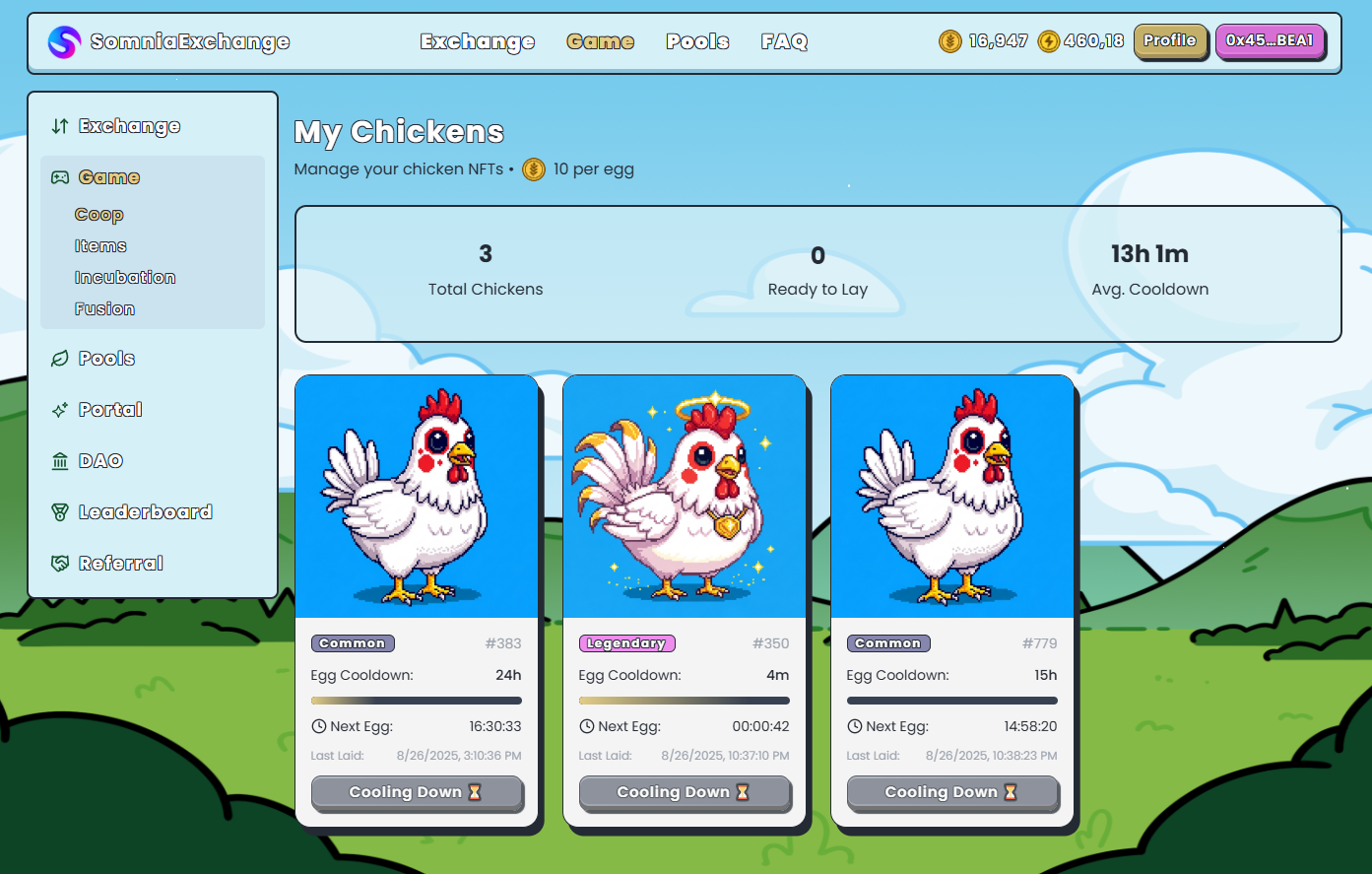Open the Items section
The image size is (1372, 874).
pyautogui.click(x=100, y=246)
